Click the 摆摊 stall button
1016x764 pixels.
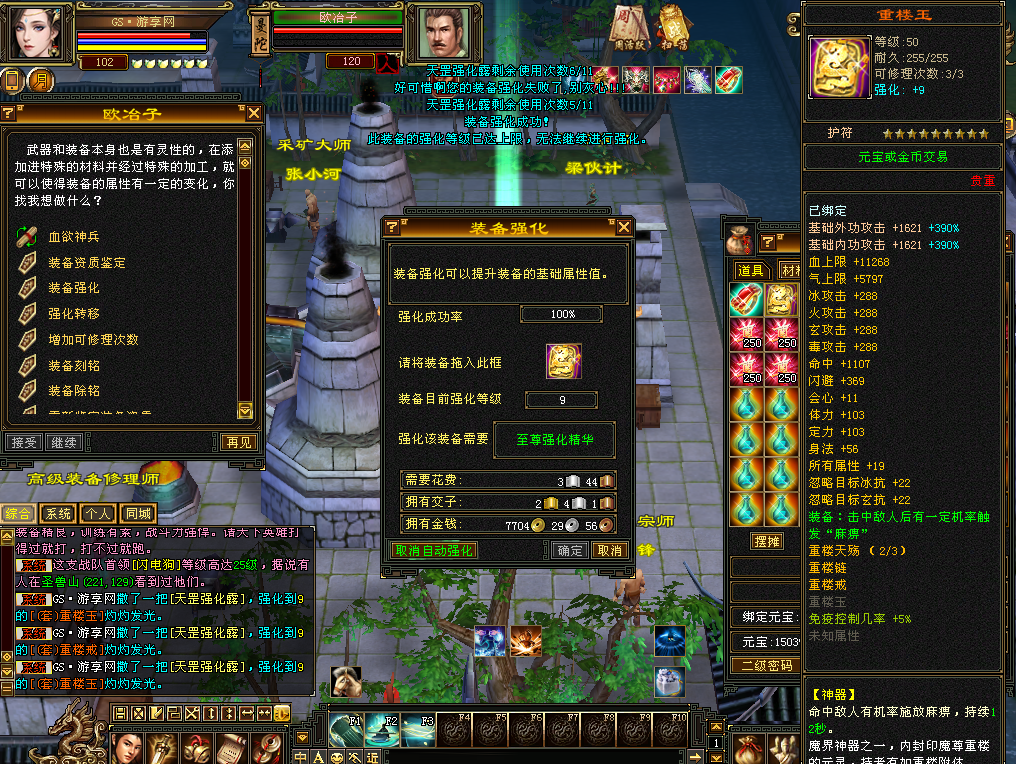pos(766,541)
